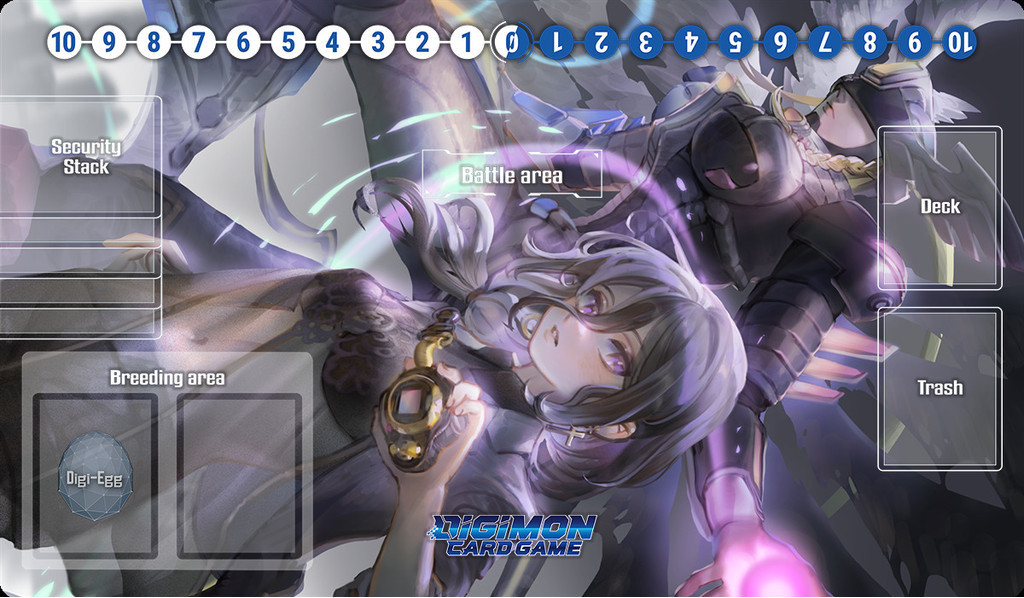The width and height of the screenshot is (1024, 598).
Task: Click the Digi-Egg deck slot
Action: [95, 475]
